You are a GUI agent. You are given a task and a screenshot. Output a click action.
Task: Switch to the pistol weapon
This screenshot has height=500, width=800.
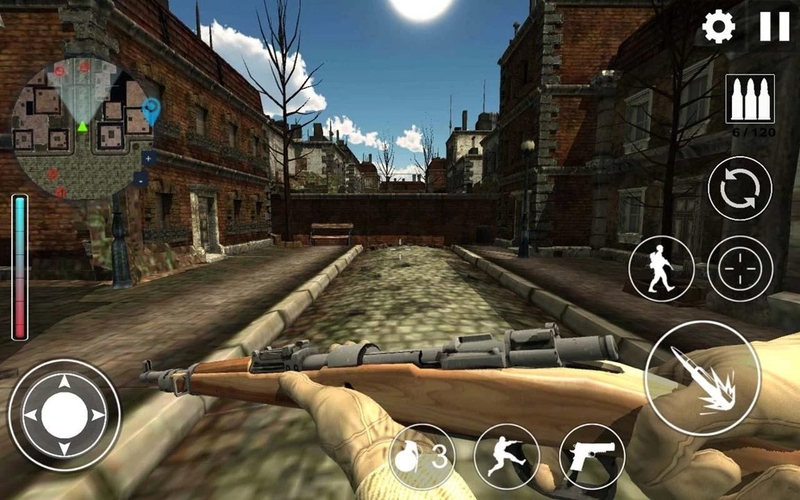click(x=592, y=456)
